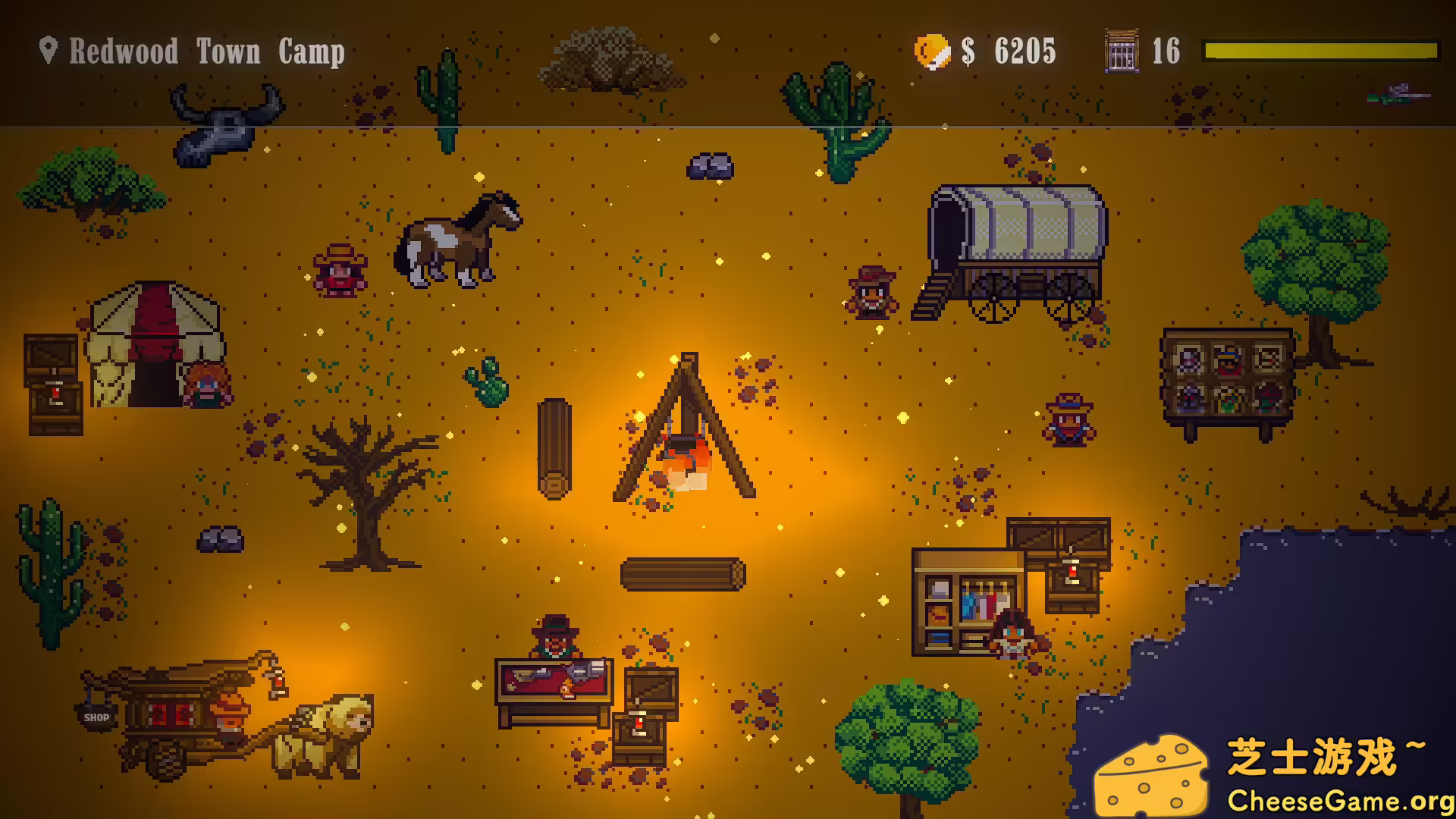1456x819 pixels.
Task: Click the rifle weapon icon top right
Action: pos(1398,95)
